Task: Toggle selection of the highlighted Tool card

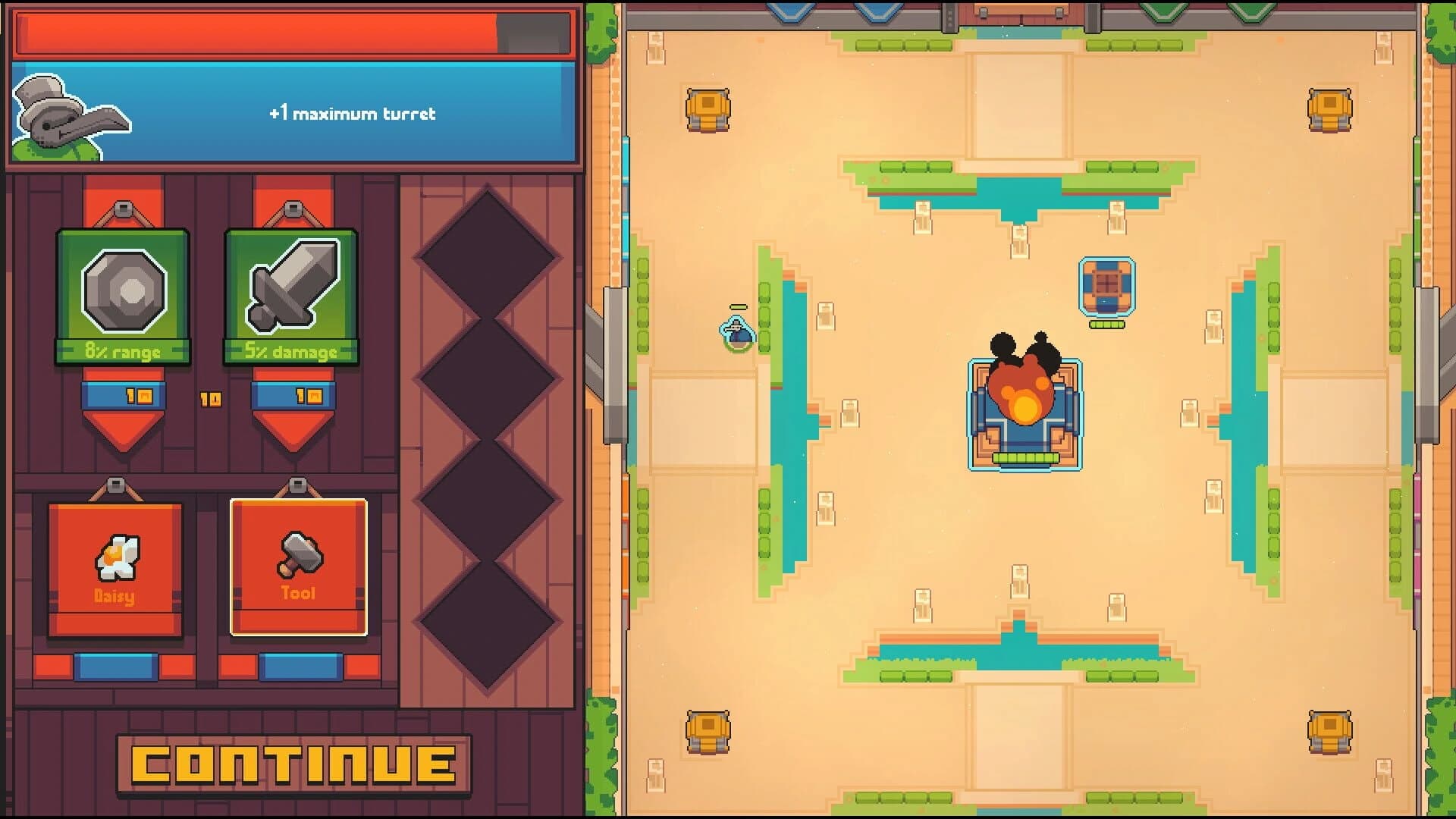Action: tap(297, 565)
